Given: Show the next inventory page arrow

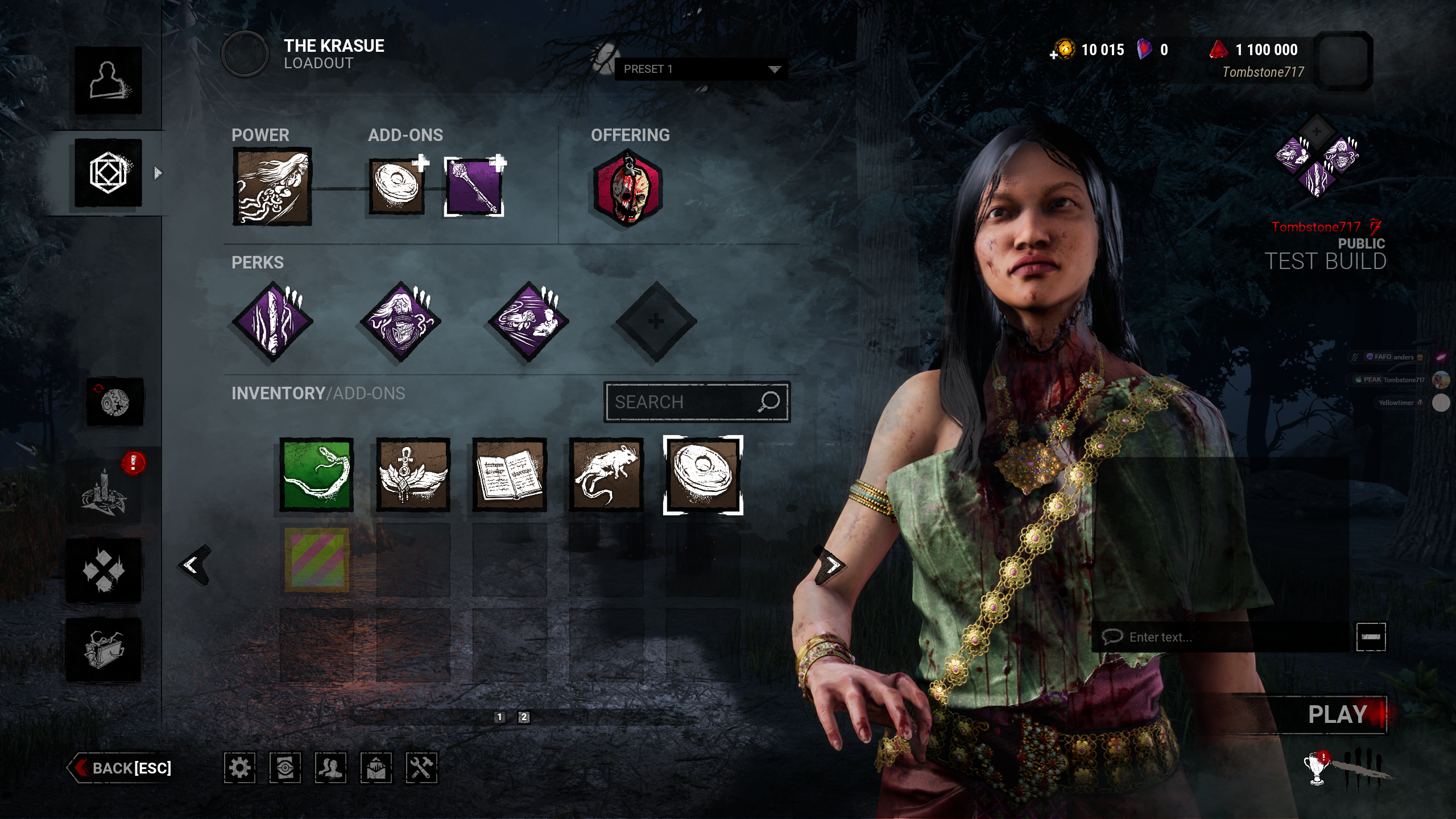Looking at the screenshot, I should [832, 565].
